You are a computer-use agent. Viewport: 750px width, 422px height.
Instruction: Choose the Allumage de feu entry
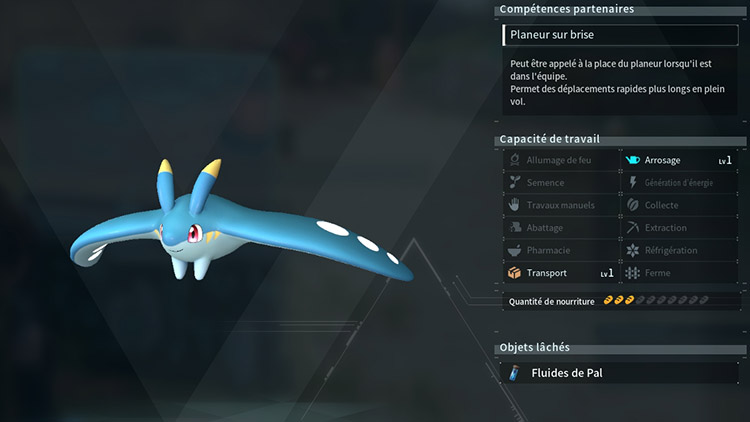pyautogui.click(x=560, y=160)
